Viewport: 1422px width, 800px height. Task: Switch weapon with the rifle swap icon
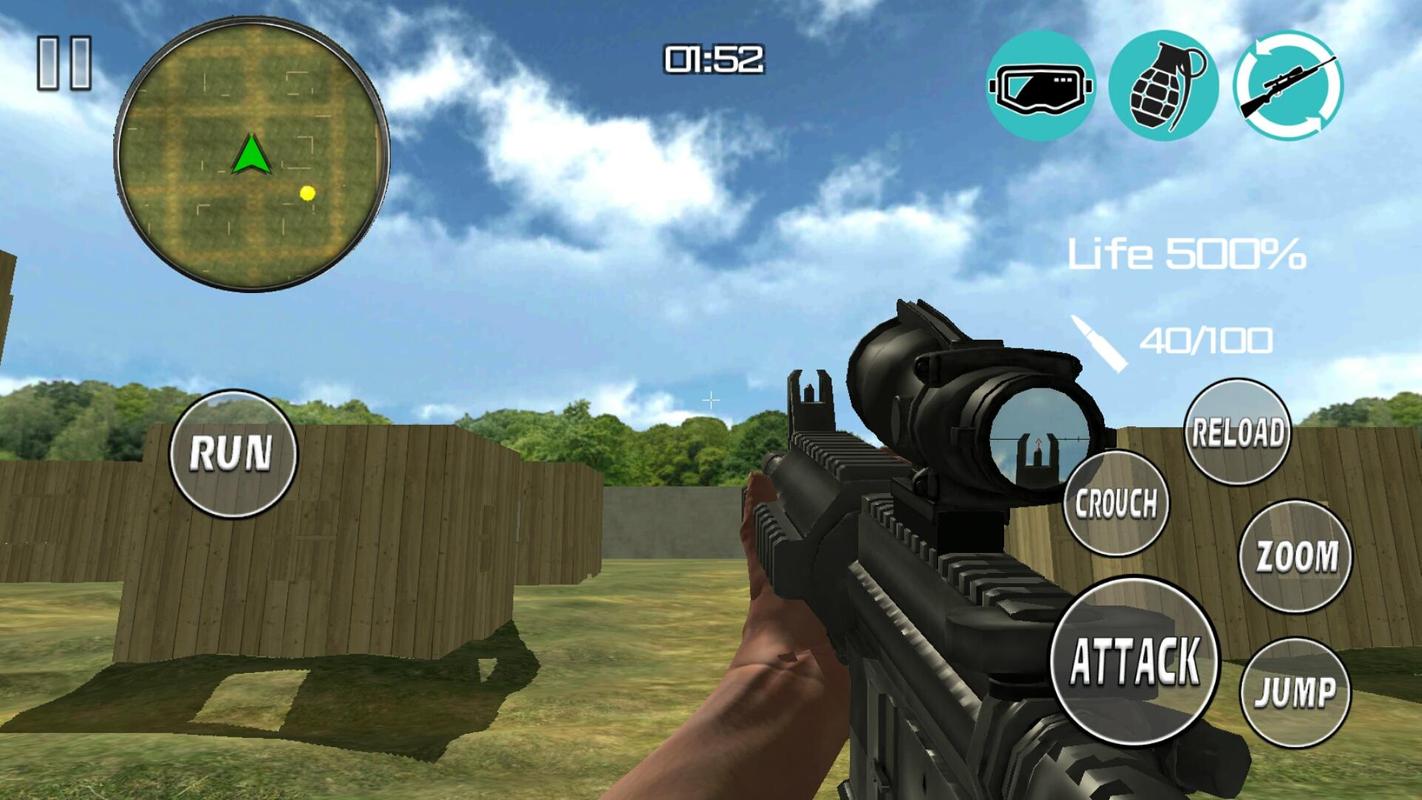[x=1288, y=86]
